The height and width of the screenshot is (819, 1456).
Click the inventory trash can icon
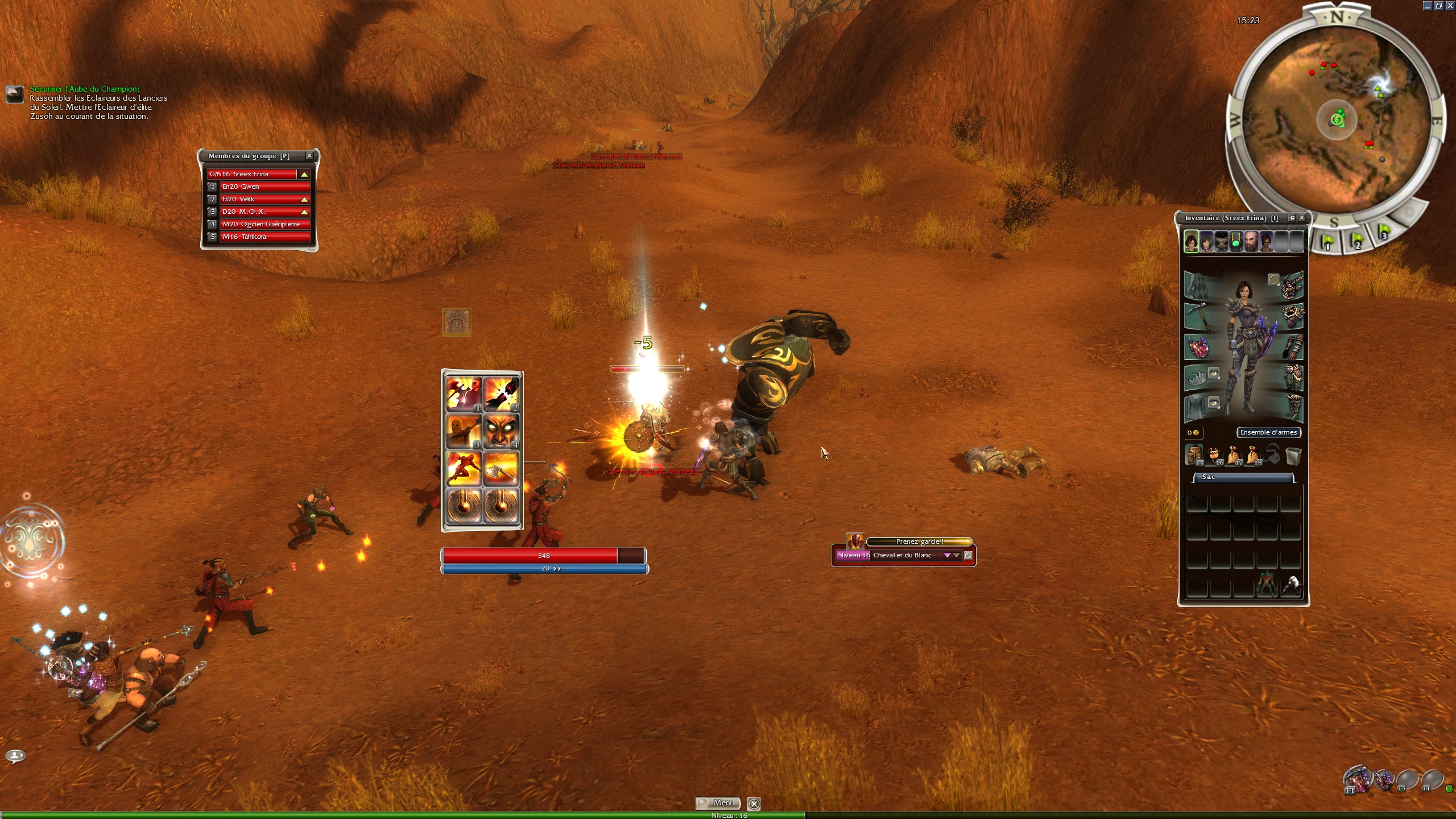[1293, 455]
